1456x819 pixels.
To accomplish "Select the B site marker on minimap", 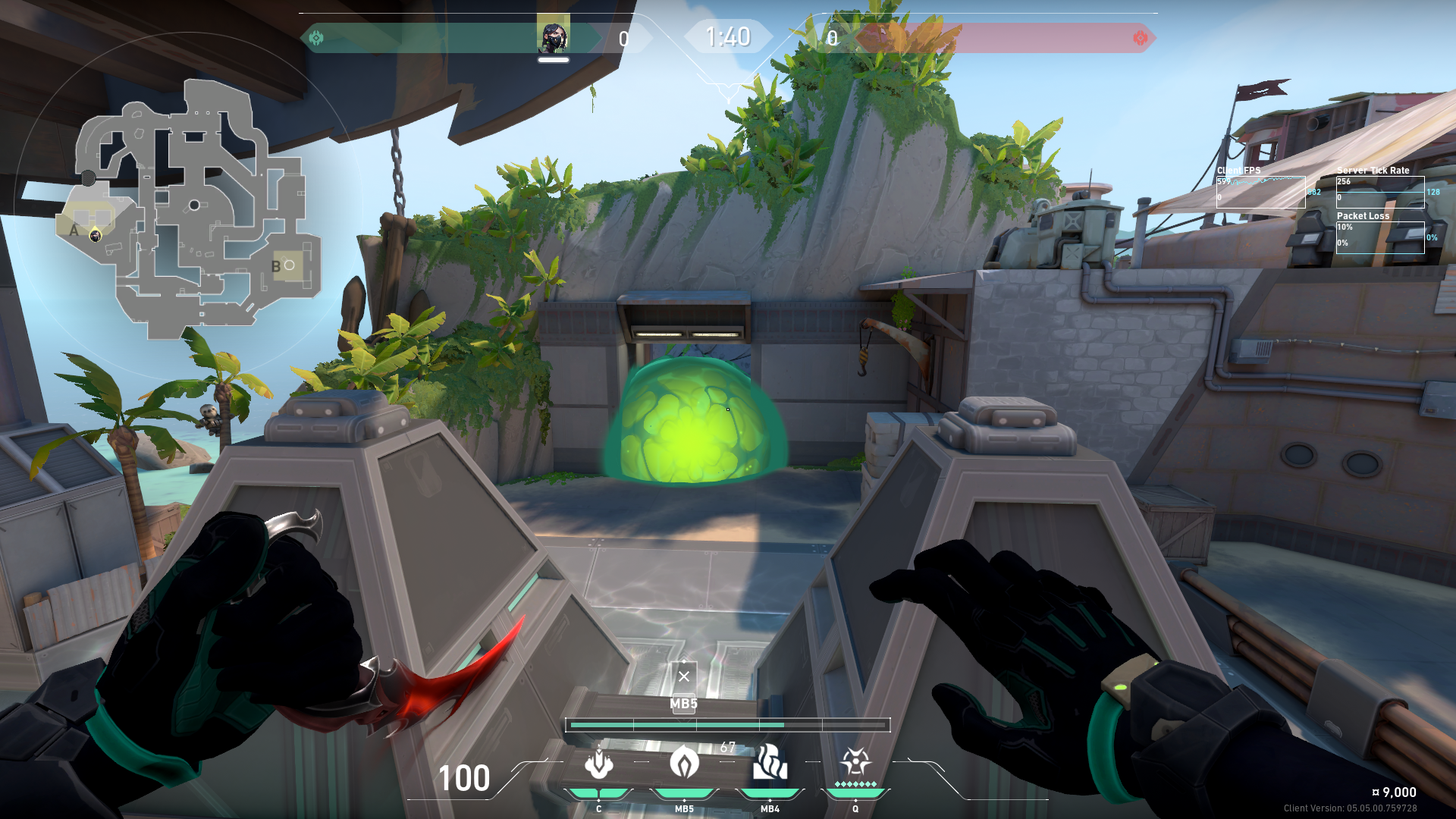I will (x=276, y=266).
